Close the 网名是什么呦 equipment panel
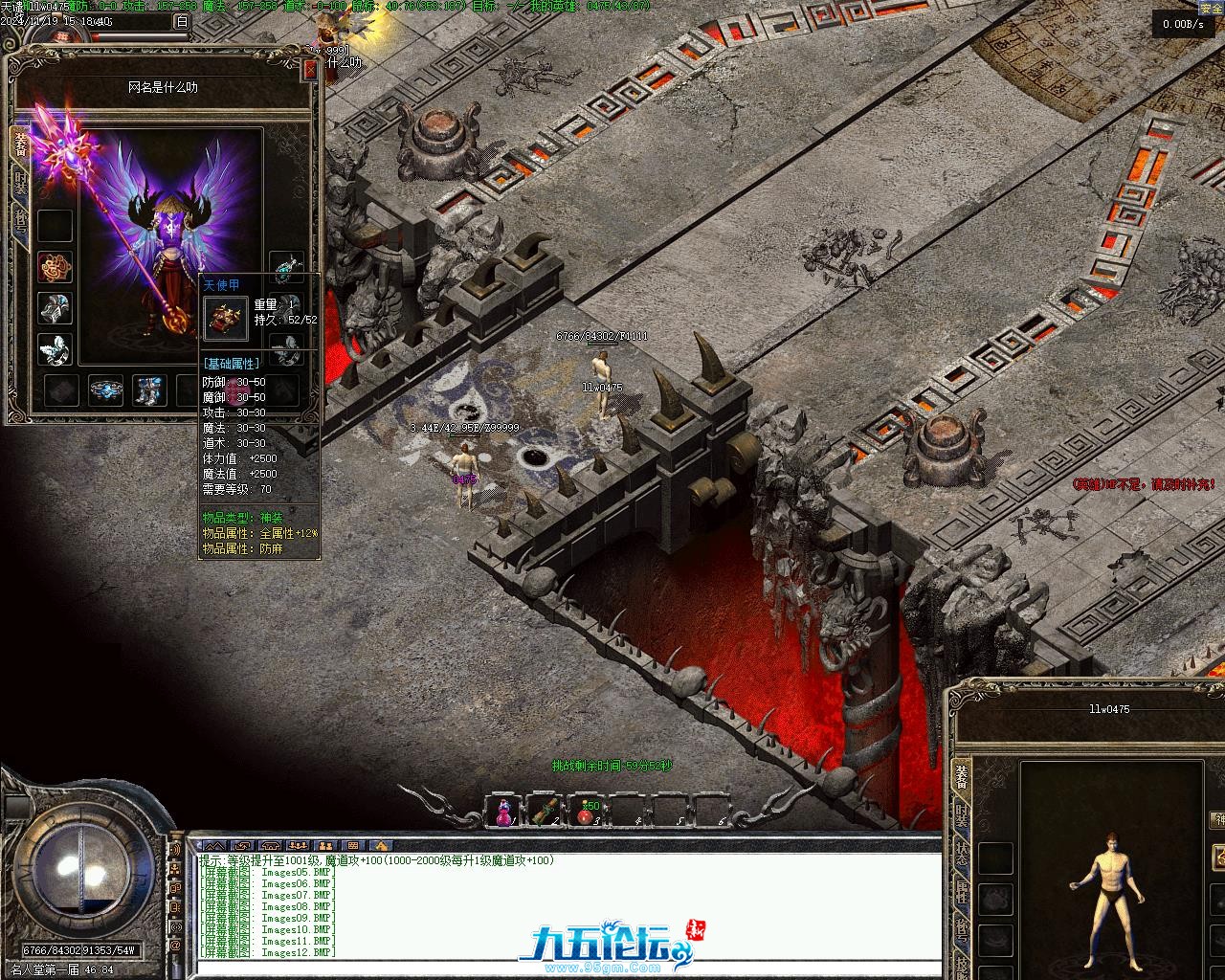 [x=309, y=70]
